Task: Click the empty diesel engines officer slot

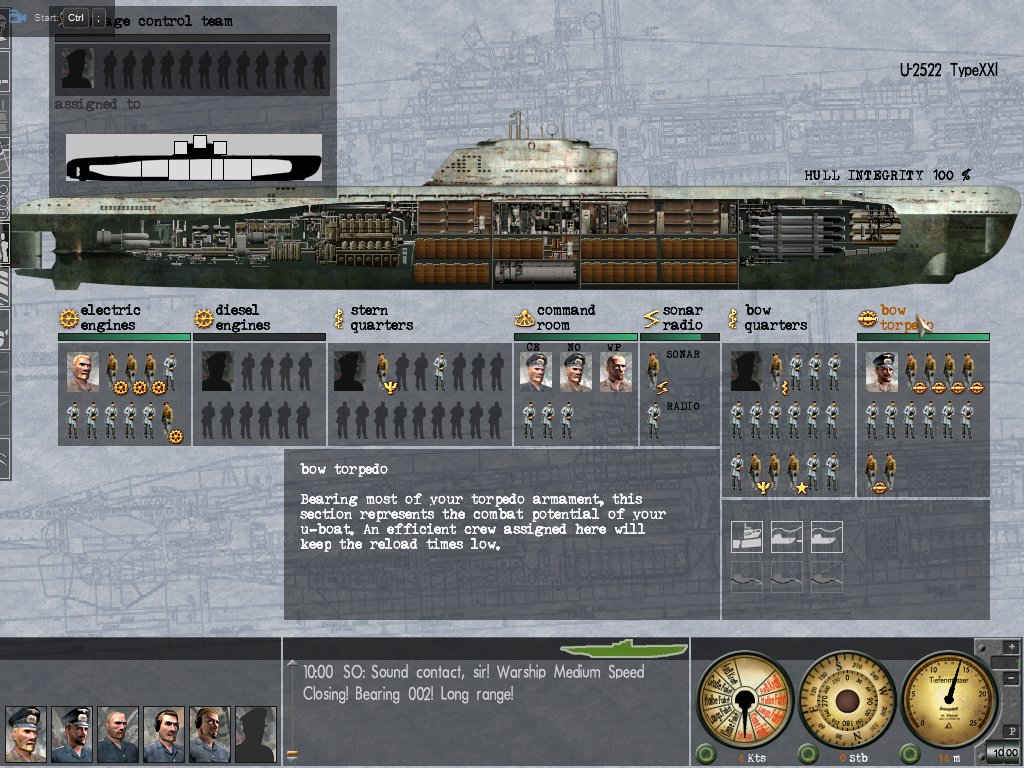Action: pyautogui.click(x=218, y=372)
